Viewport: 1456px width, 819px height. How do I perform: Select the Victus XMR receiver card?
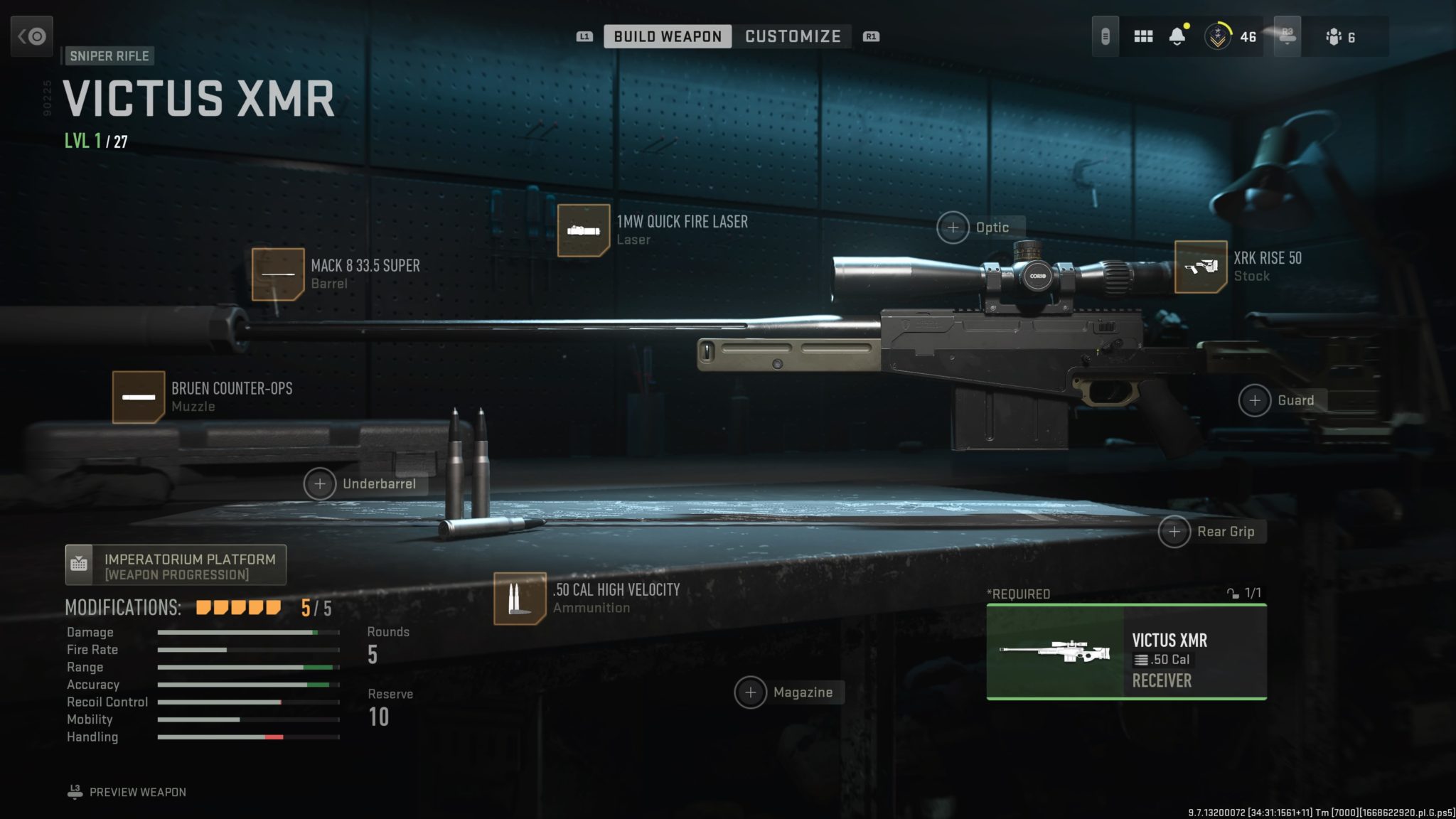(1128, 653)
